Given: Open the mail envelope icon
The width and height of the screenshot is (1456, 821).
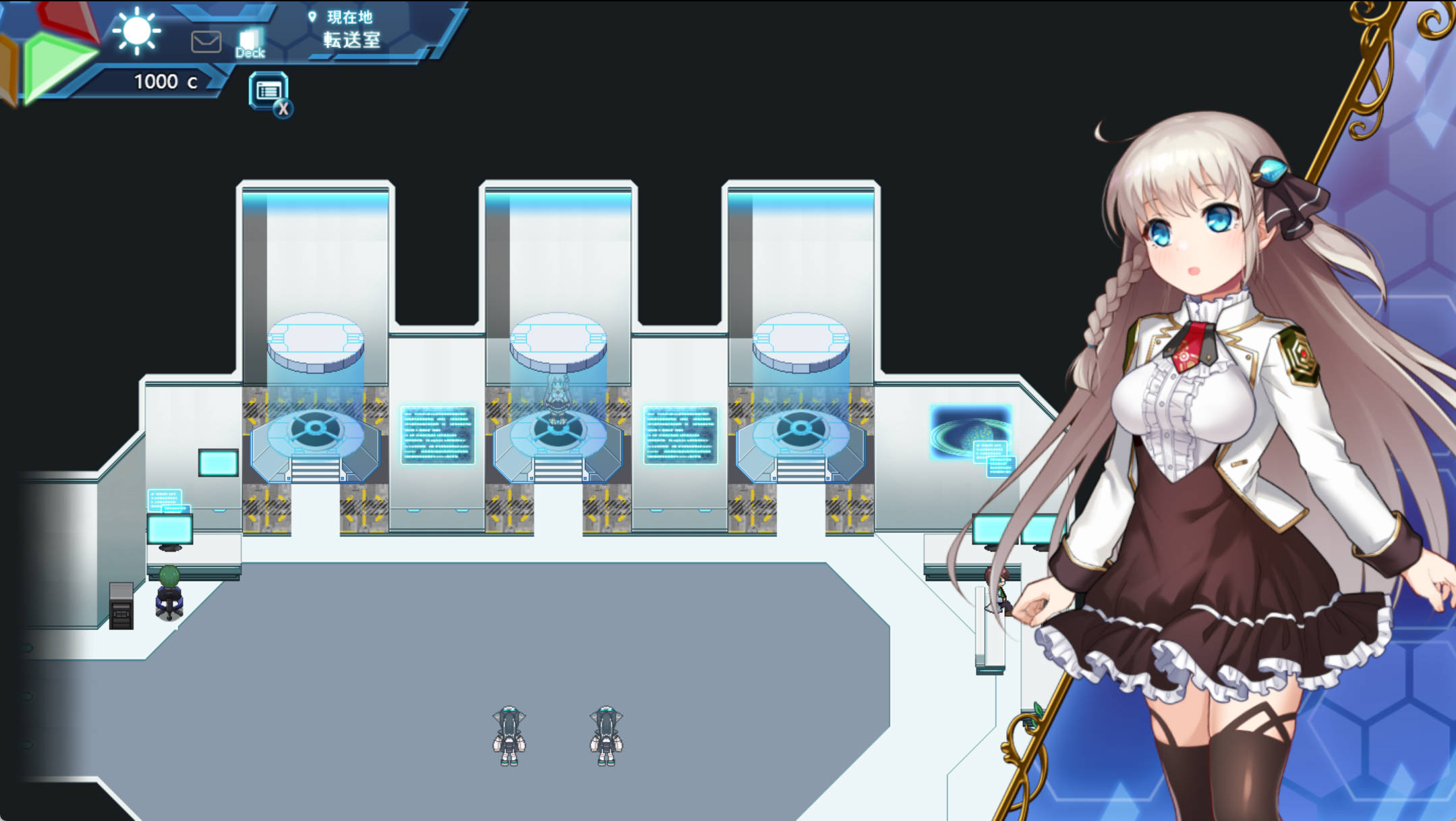Looking at the screenshot, I should pyautogui.click(x=206, y=42).
